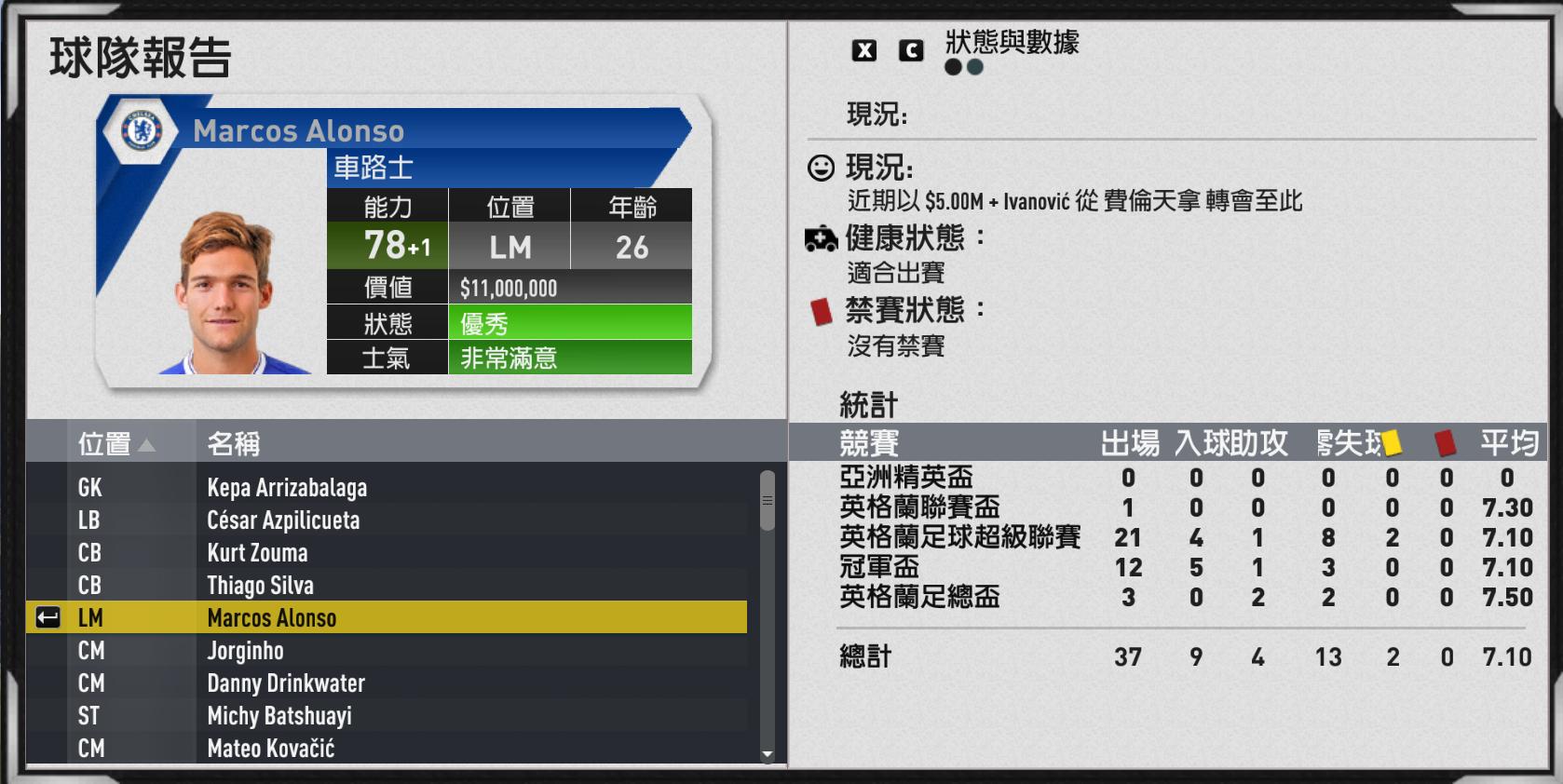1563x784 pixels.
Task: Click the green 士氣 morale bar
Action: tap(571, 358)
